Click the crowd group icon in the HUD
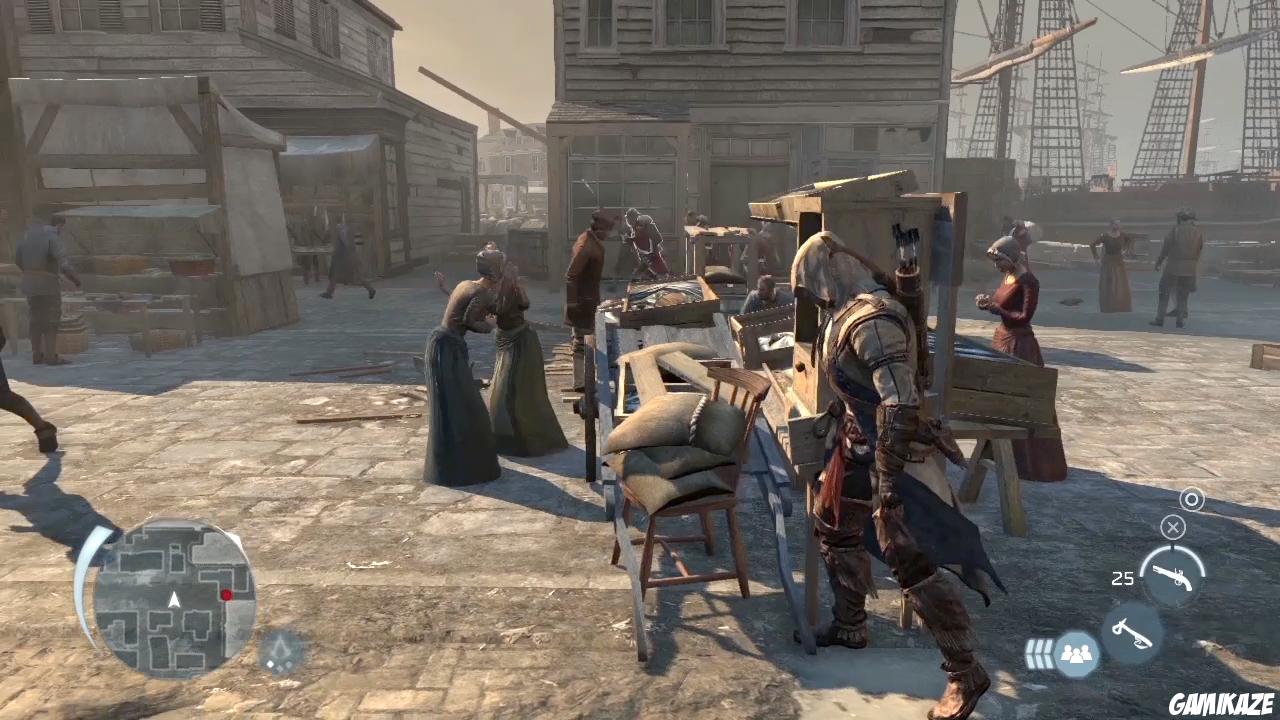1280x720 pixels. [x=1077, y=654]
